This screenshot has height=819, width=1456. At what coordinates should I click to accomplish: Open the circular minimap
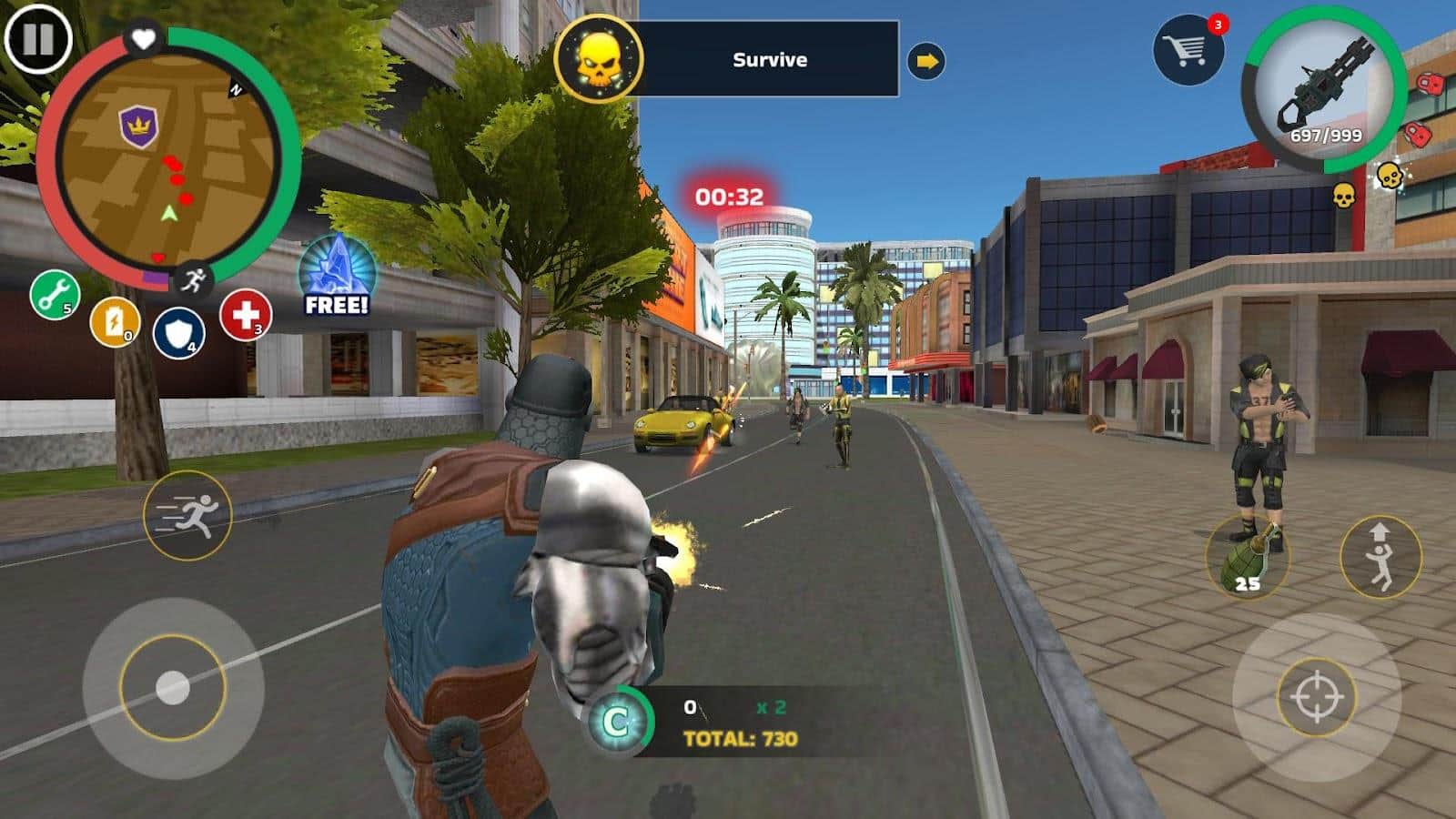[x=168, y=159]
